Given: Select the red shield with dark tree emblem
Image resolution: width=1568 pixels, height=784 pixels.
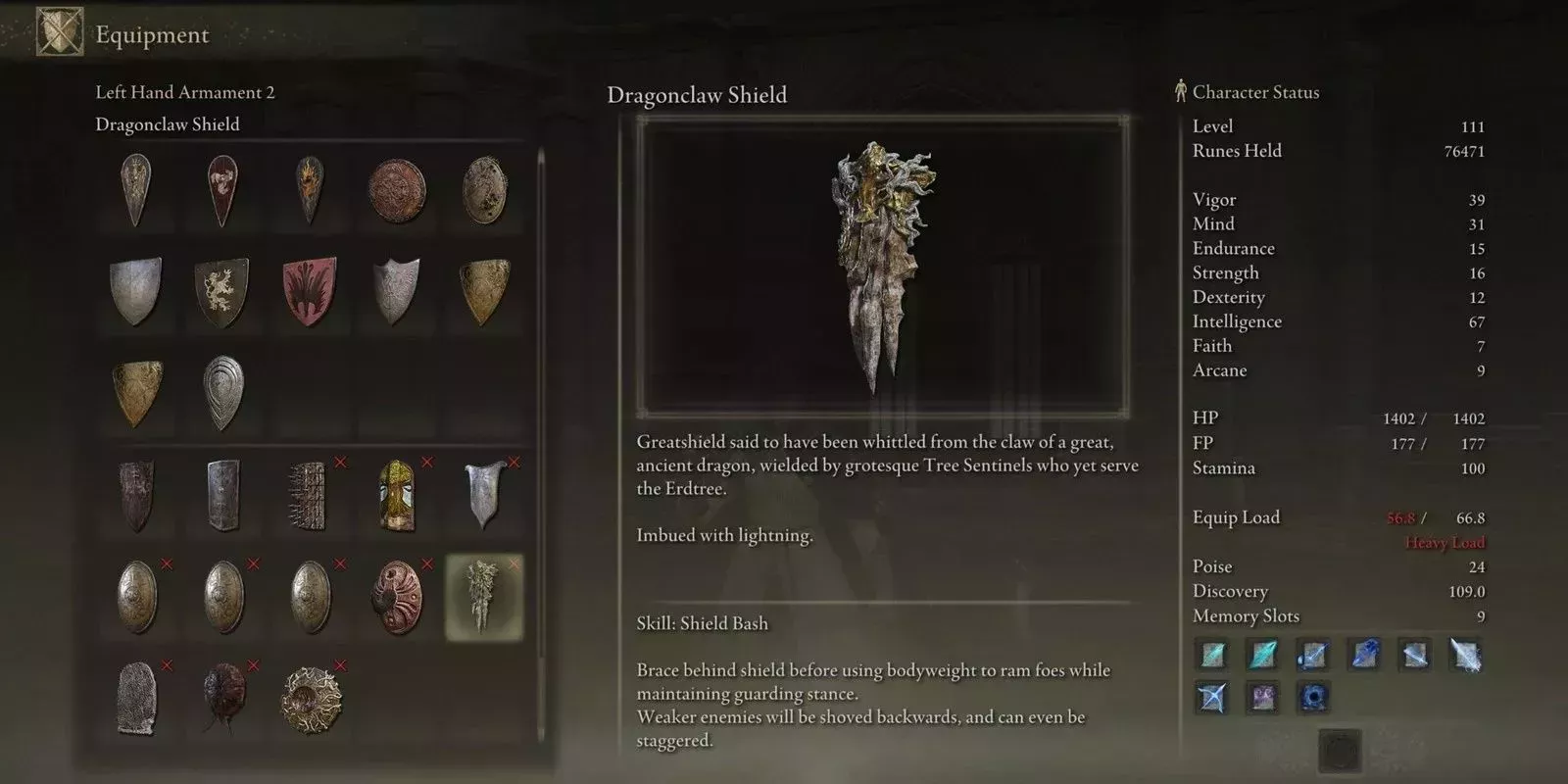Looking at the screenshot, I should (x=310, y=291).
